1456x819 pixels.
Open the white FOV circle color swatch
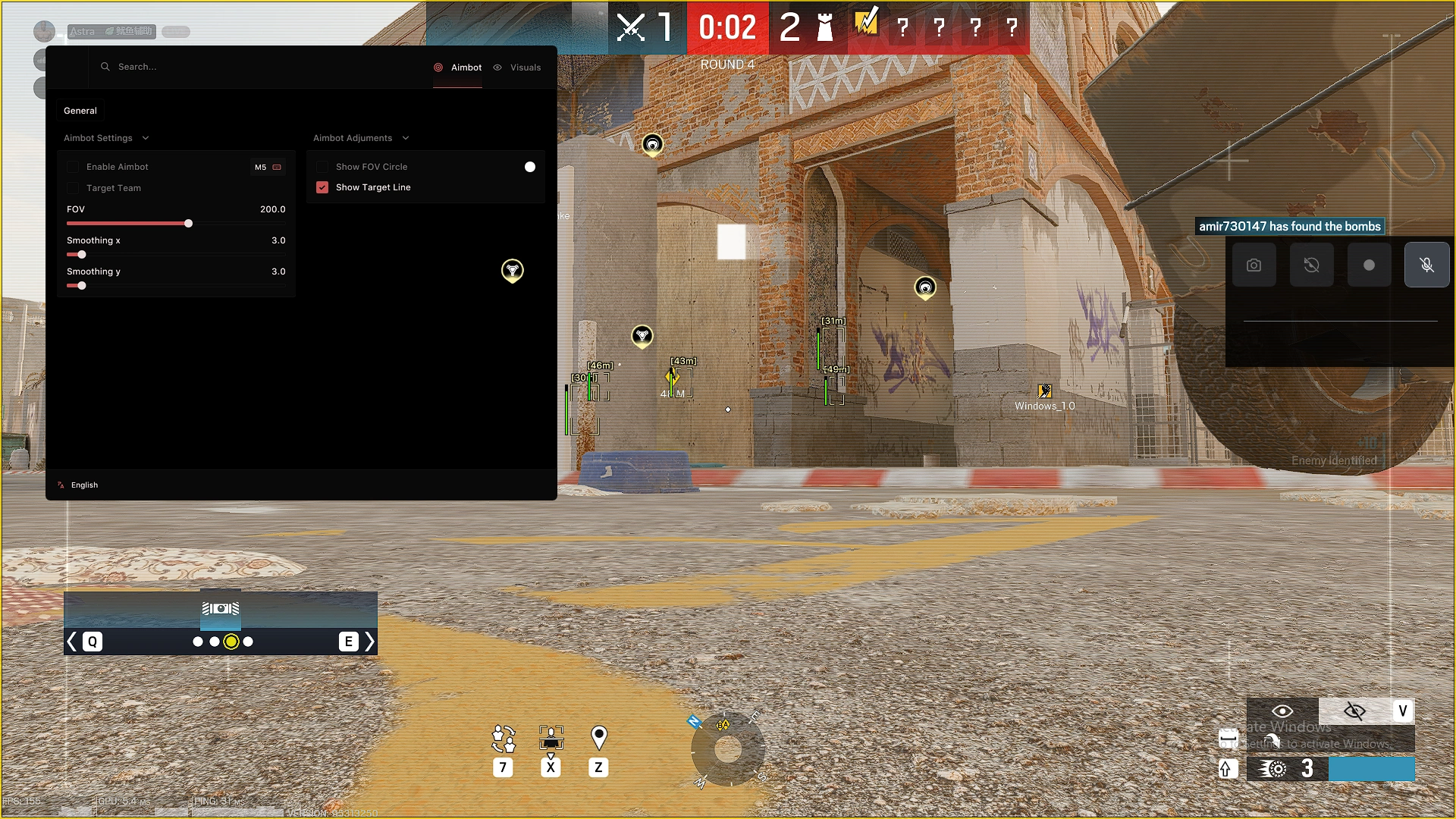[530, 167]
